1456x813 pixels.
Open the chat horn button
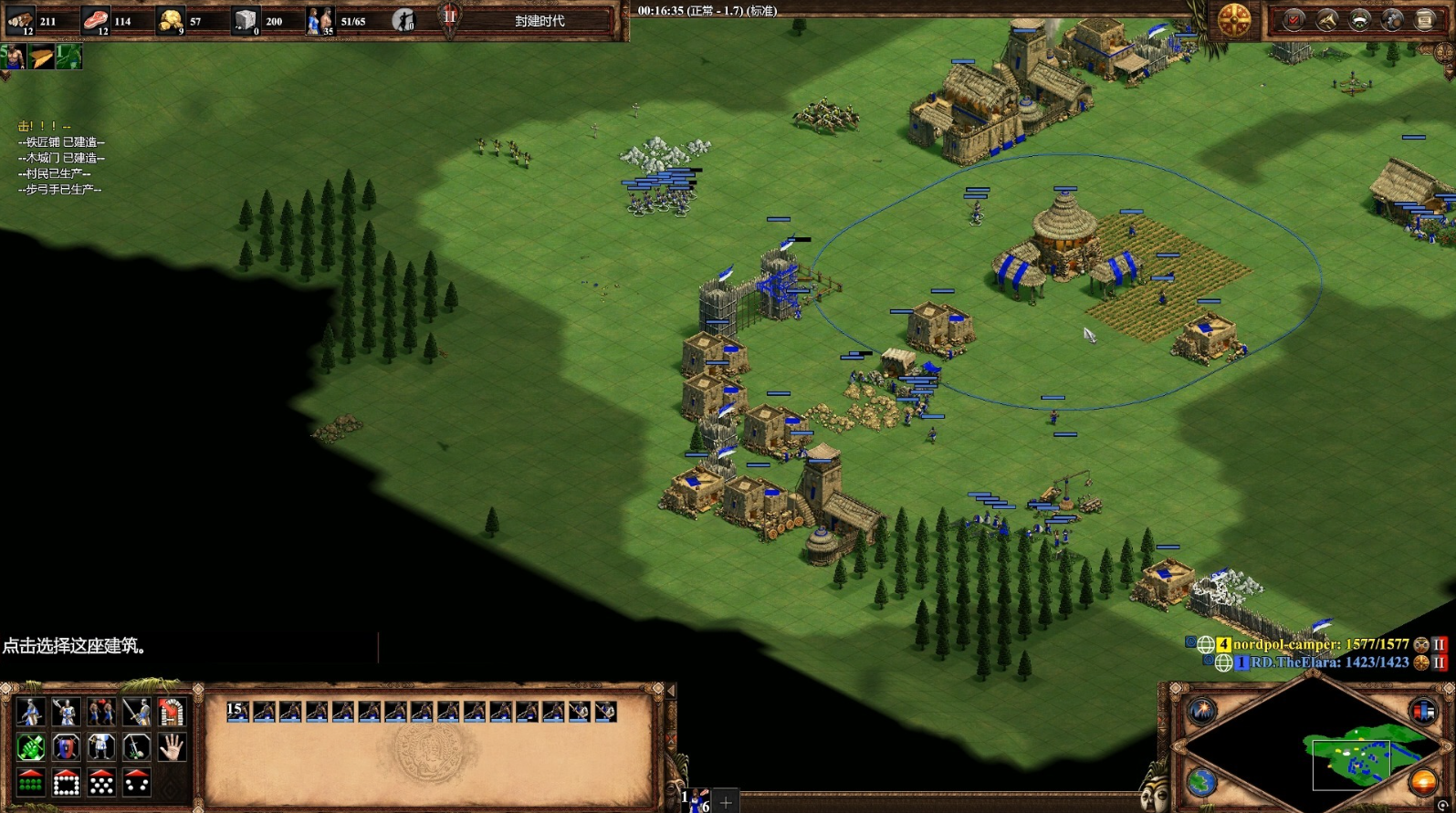1326,20
